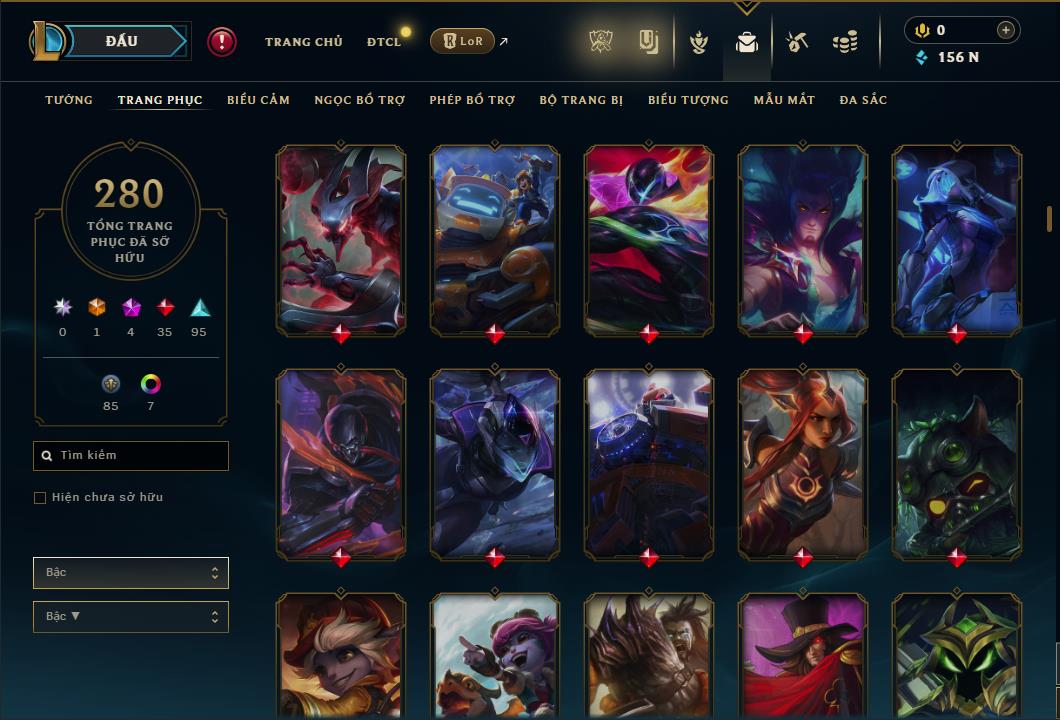1060x720 pixels.
Task: Add currency with the plus button
Action: [x=1005, y=30]
